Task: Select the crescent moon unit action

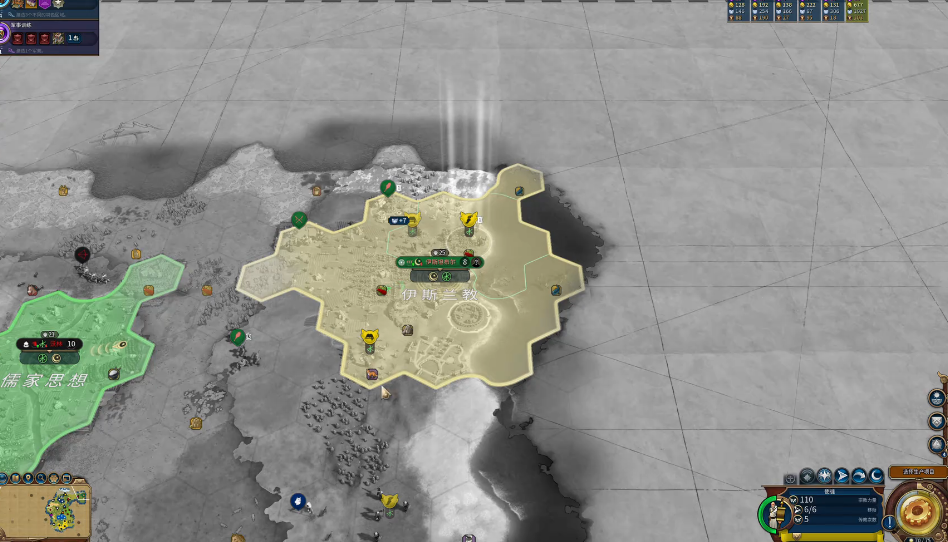Action: [876, 476]
